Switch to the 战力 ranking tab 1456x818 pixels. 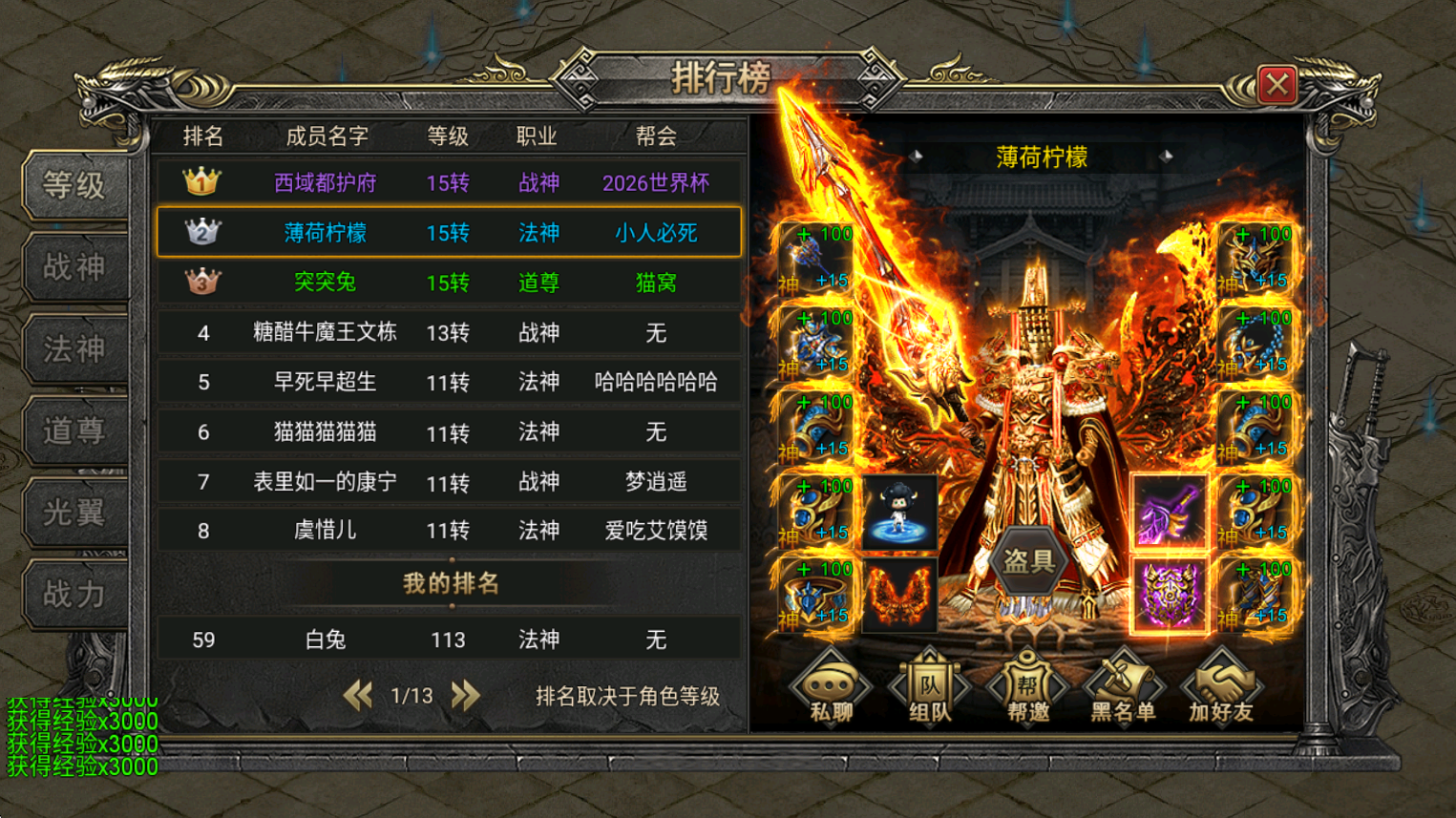pyautogui.click(x=74, y=595)
